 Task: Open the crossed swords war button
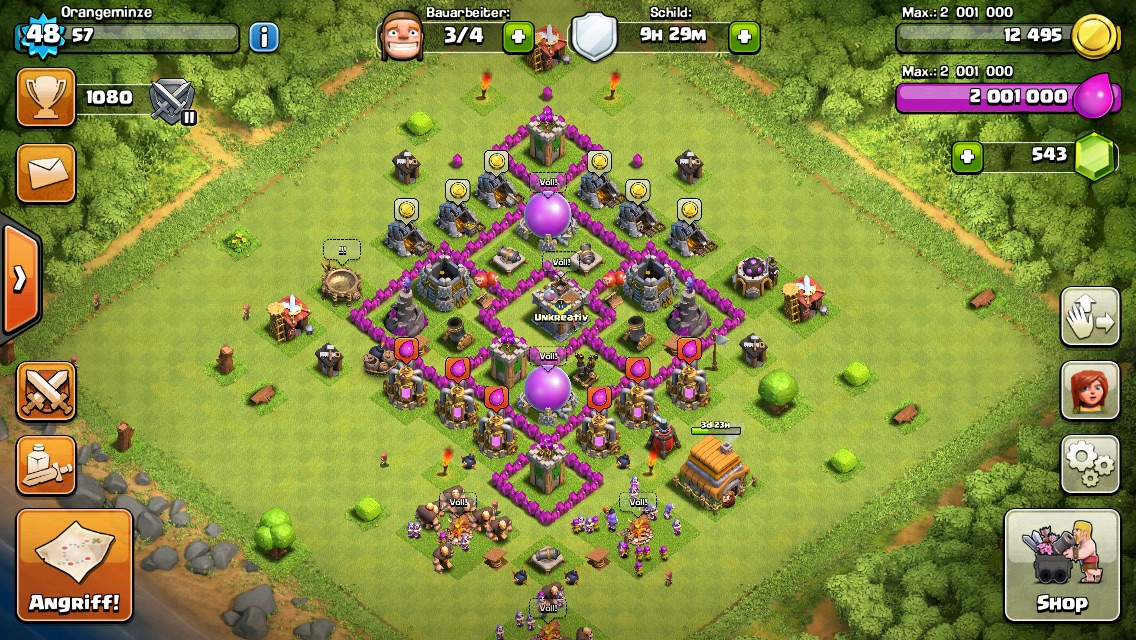[x=46, y=391]
